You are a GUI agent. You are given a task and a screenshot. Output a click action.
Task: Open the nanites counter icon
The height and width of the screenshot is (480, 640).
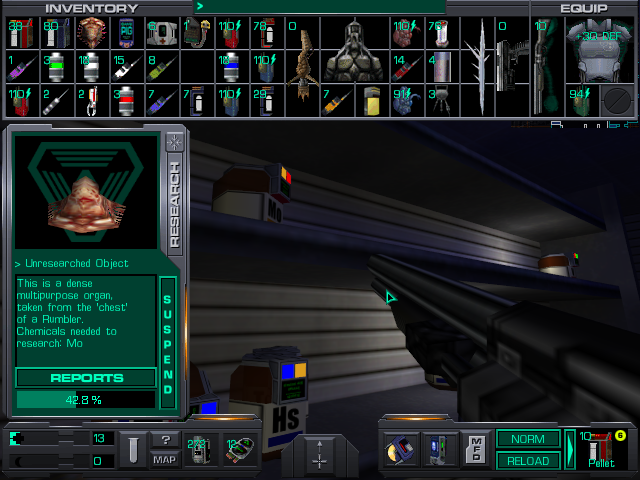click(x=201, y=450)
